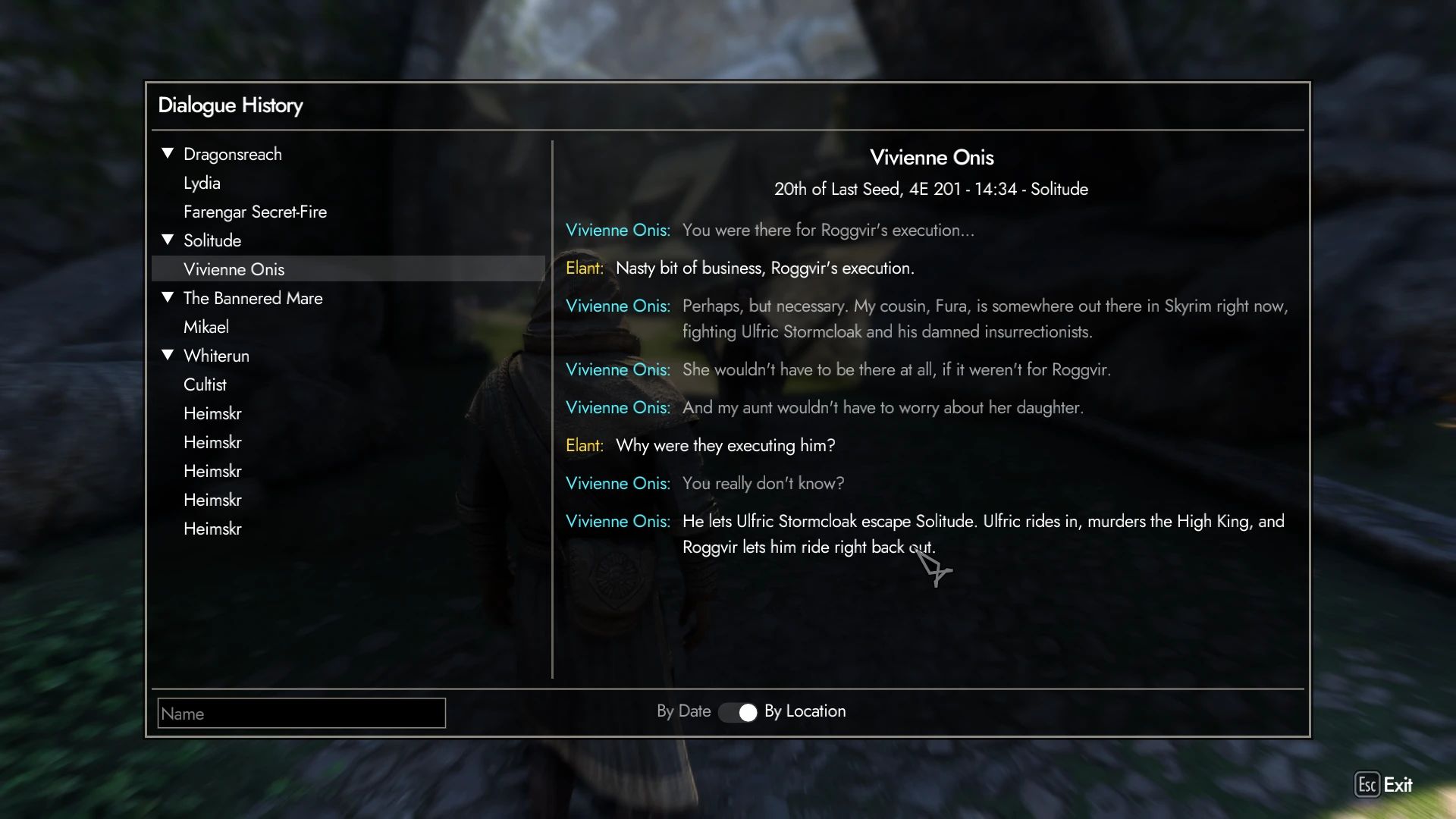Open the Cultist conversation entry

coord(206,384)
